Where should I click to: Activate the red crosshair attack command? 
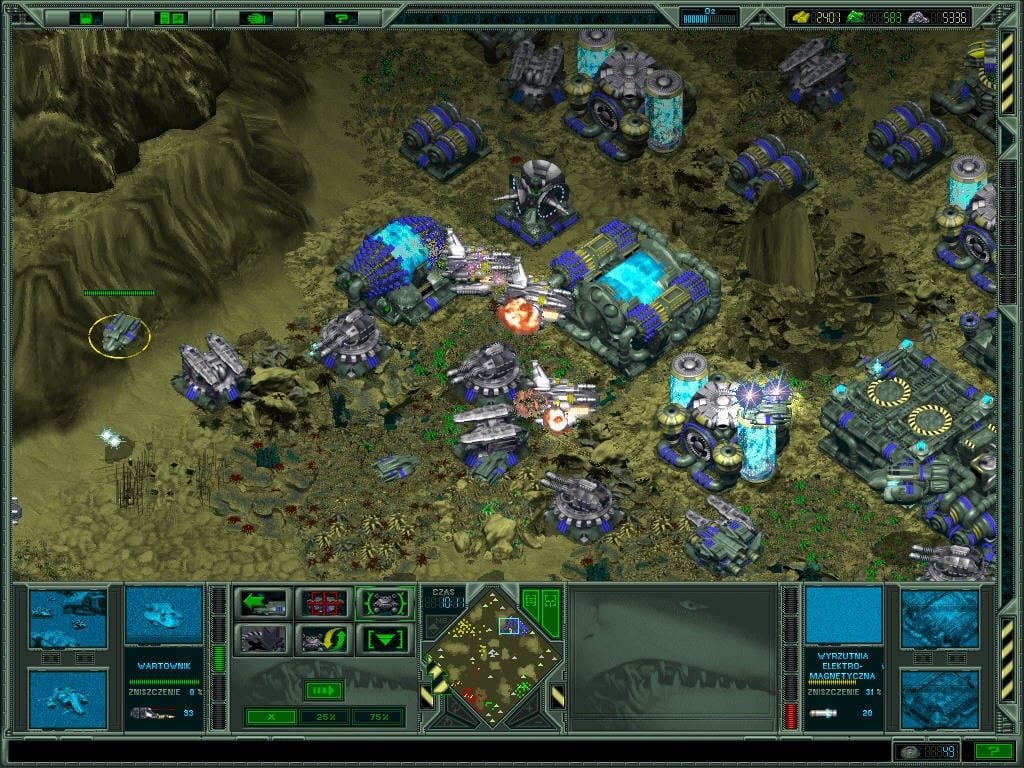pyautogui.click(x=324, y=603)
